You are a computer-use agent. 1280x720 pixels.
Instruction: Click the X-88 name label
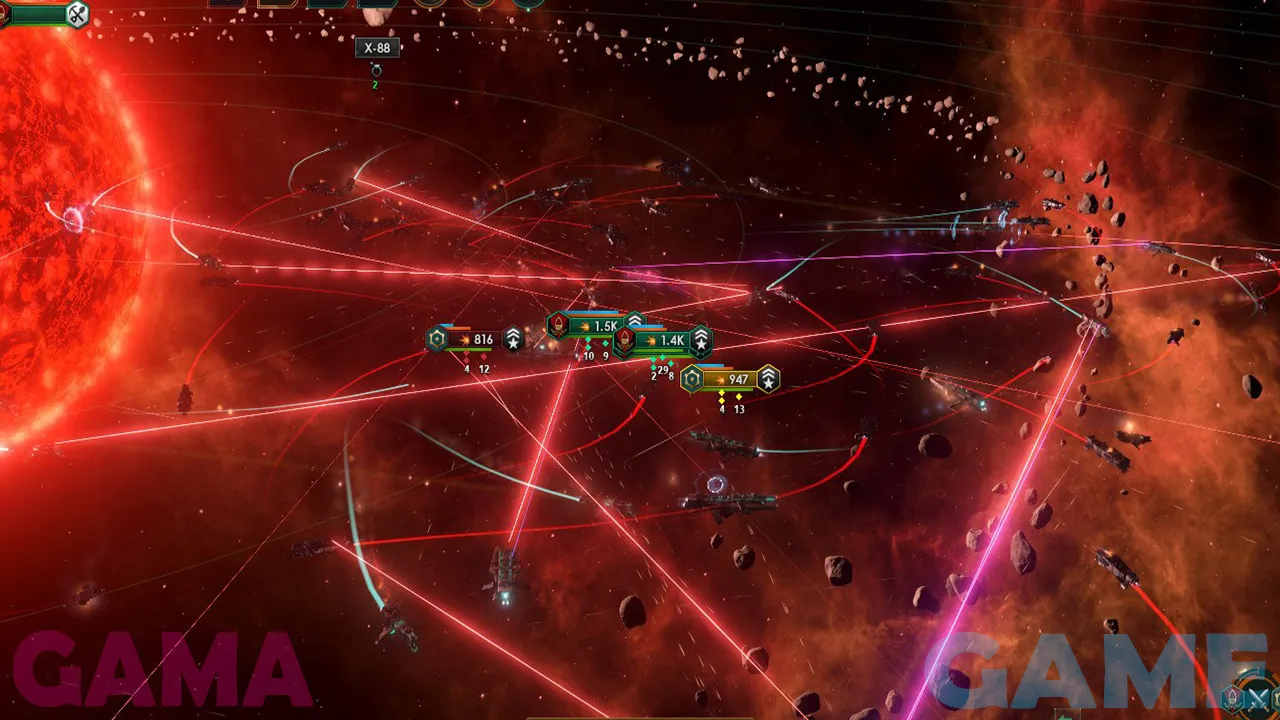pos(377,48)
